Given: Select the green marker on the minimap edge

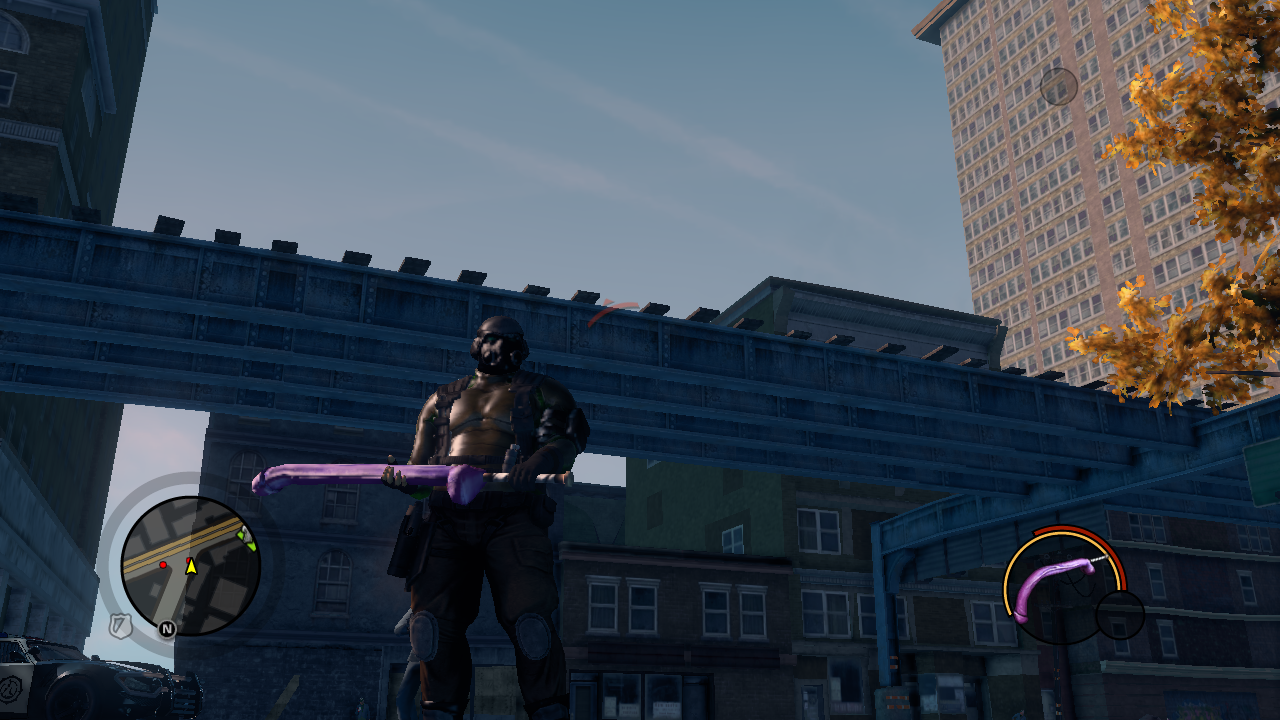Looking at the screenshot, I should point(246,540).
